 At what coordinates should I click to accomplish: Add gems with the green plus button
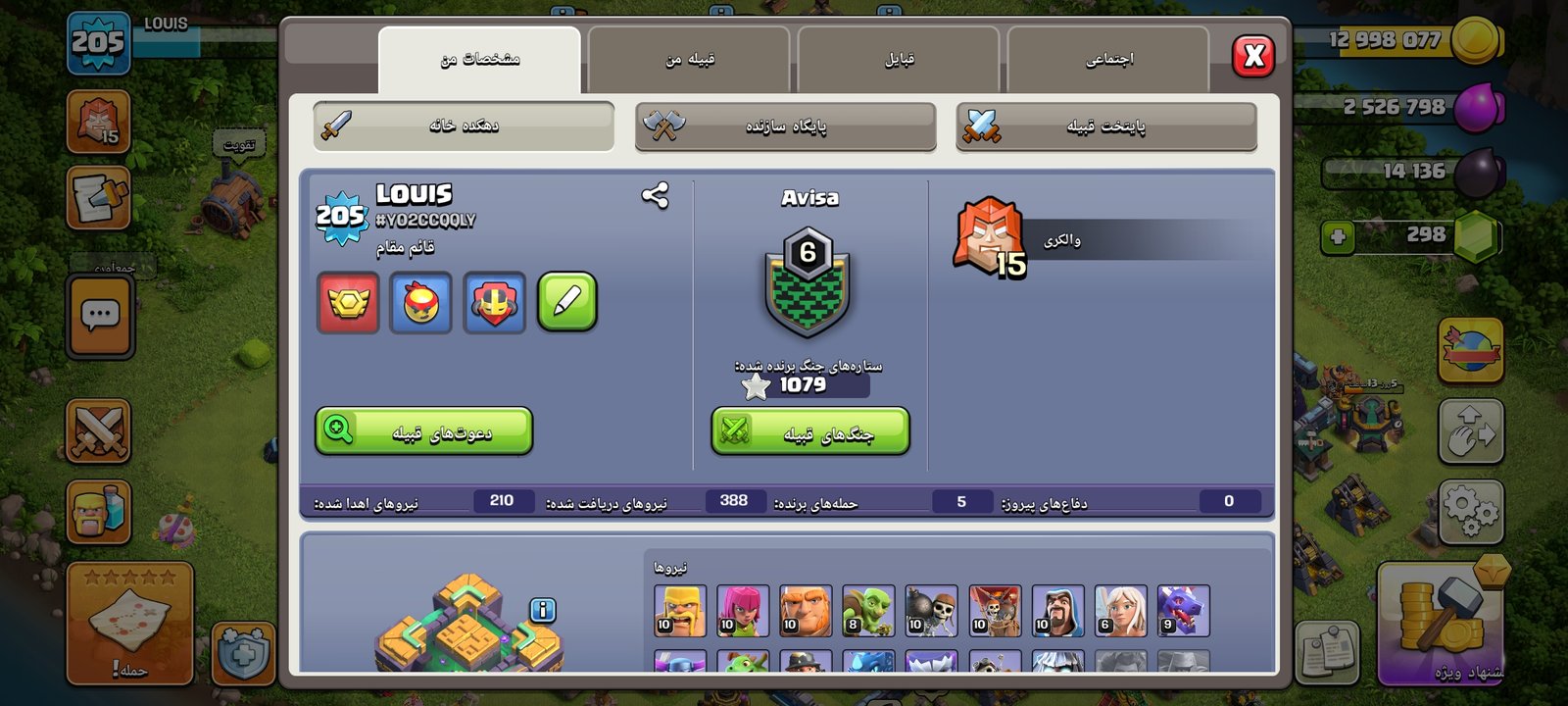click(1338, 236)
